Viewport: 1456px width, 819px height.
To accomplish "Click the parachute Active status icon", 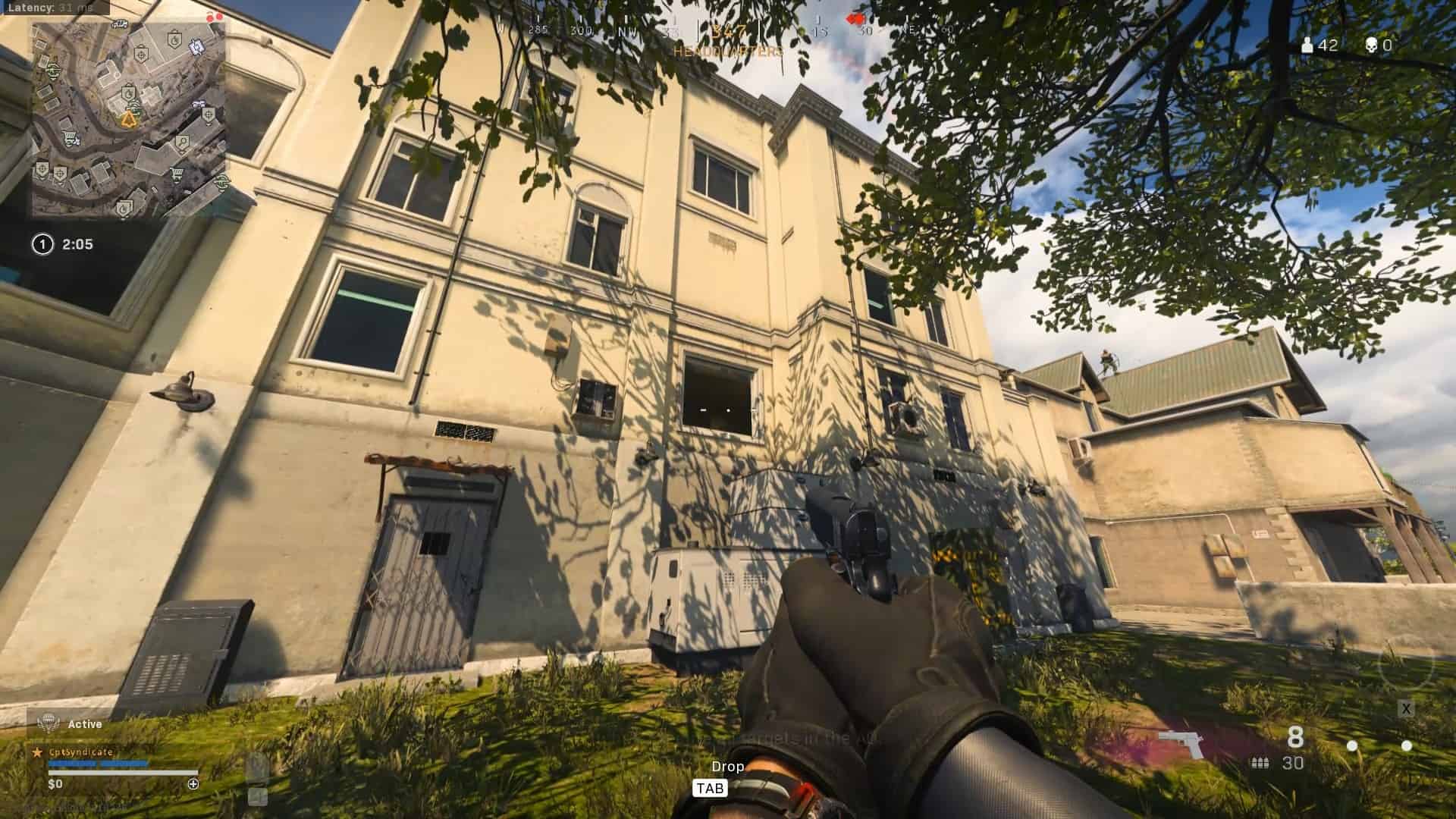I will [x=49, y=723].
